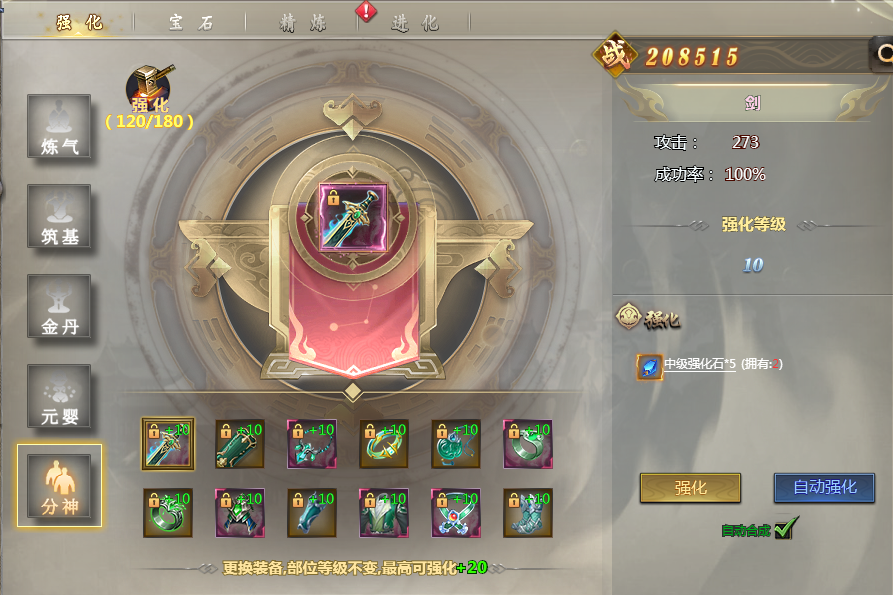The image size is (893, 595).
Task: Switch to the 元婴 stage
Action: pos(59,397)
